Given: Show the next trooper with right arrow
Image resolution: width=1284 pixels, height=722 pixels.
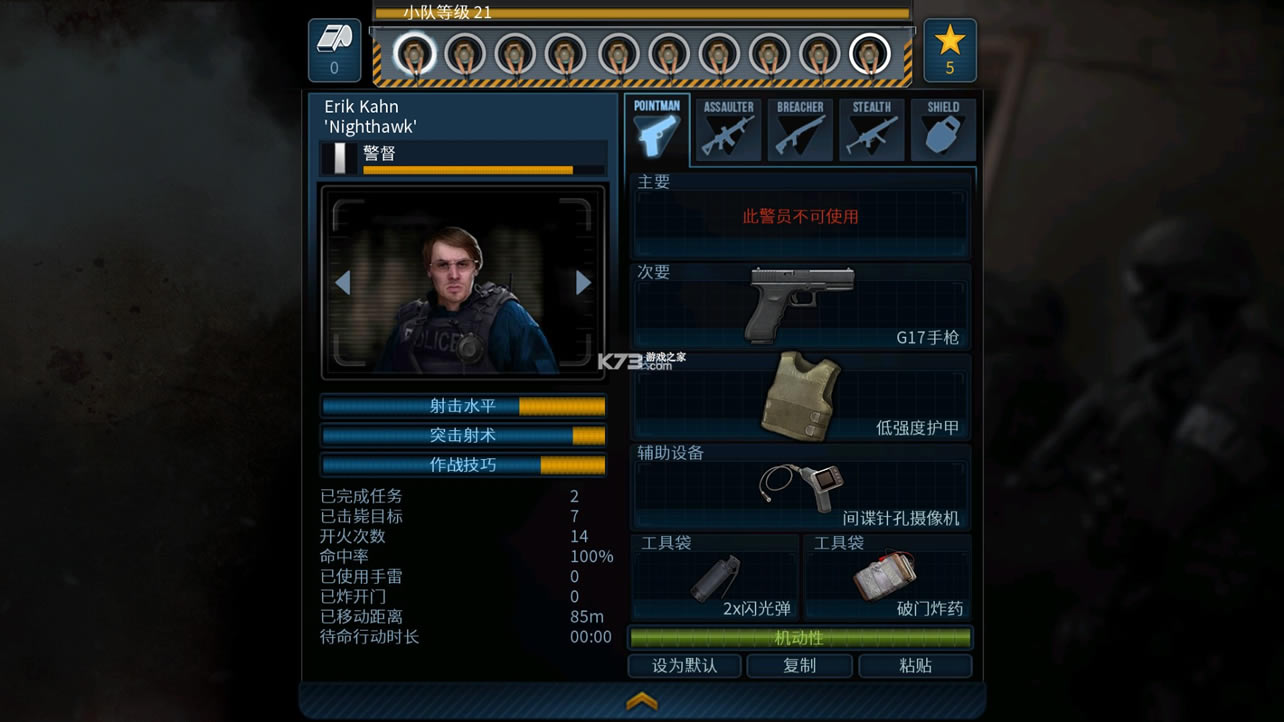Looking at the screenshot, I should 584,283.
